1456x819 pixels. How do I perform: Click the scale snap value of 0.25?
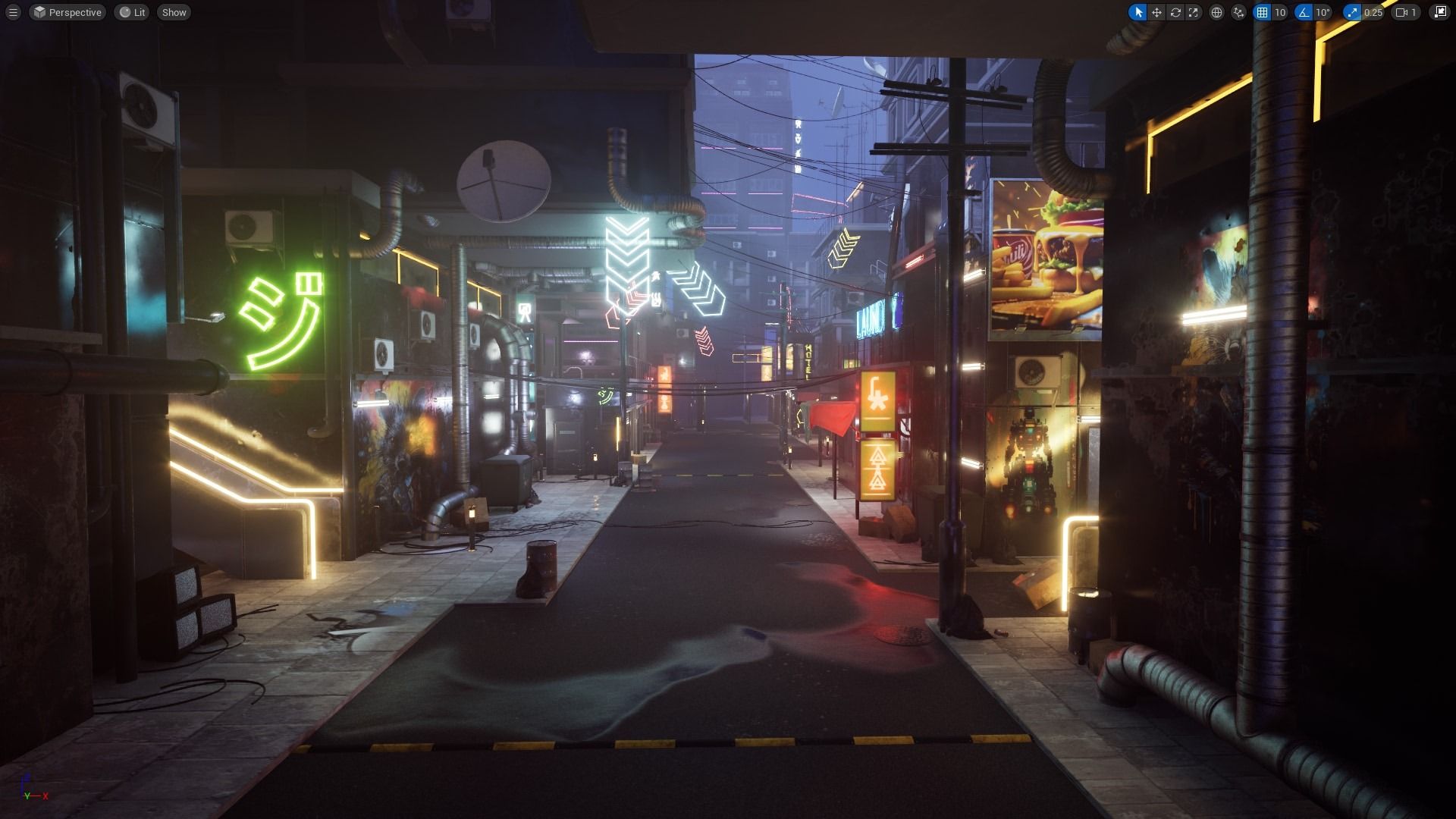tap(1373, 12)
